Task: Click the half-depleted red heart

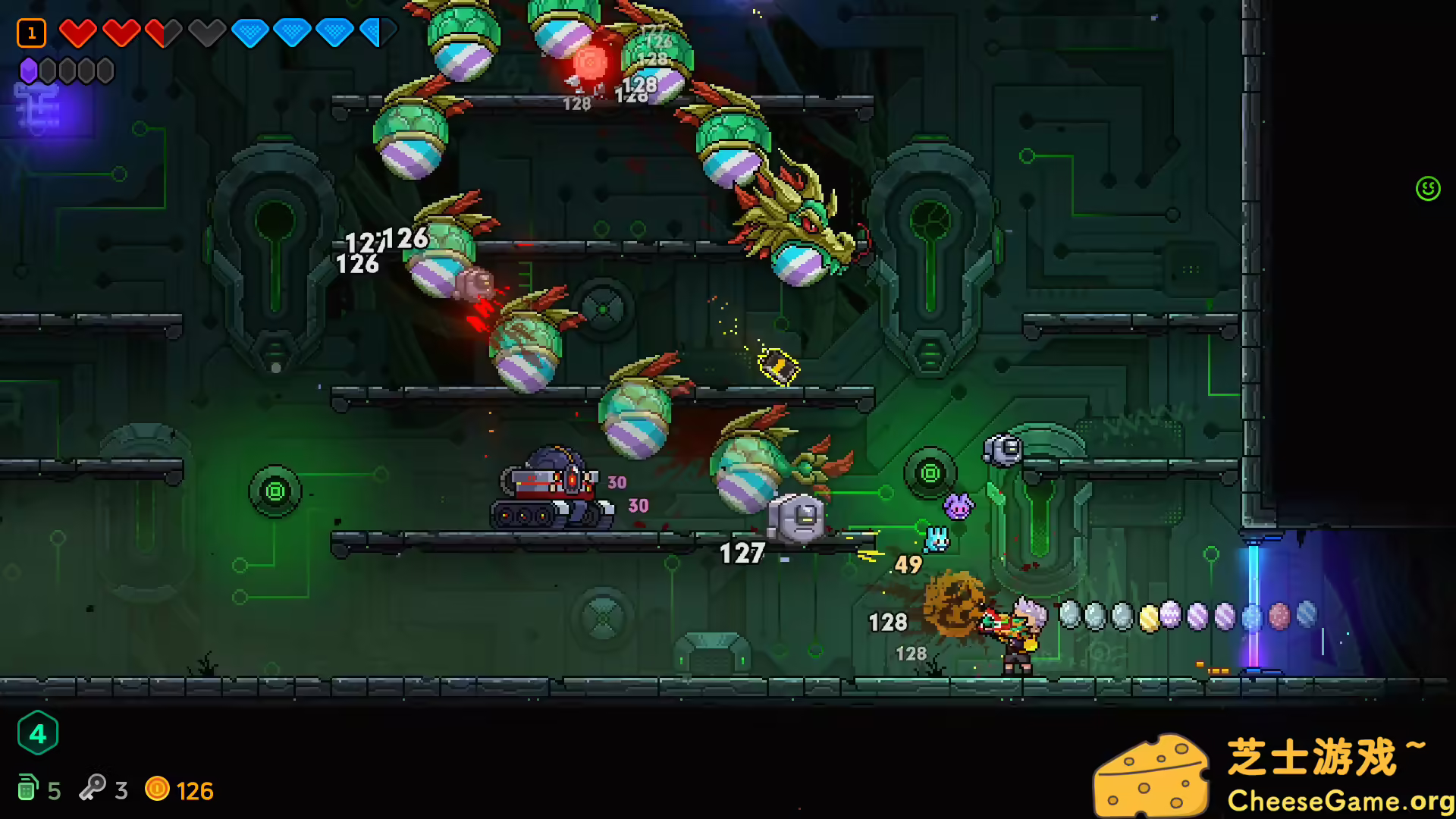Action: pyautogui.click(x=162, y=33)
